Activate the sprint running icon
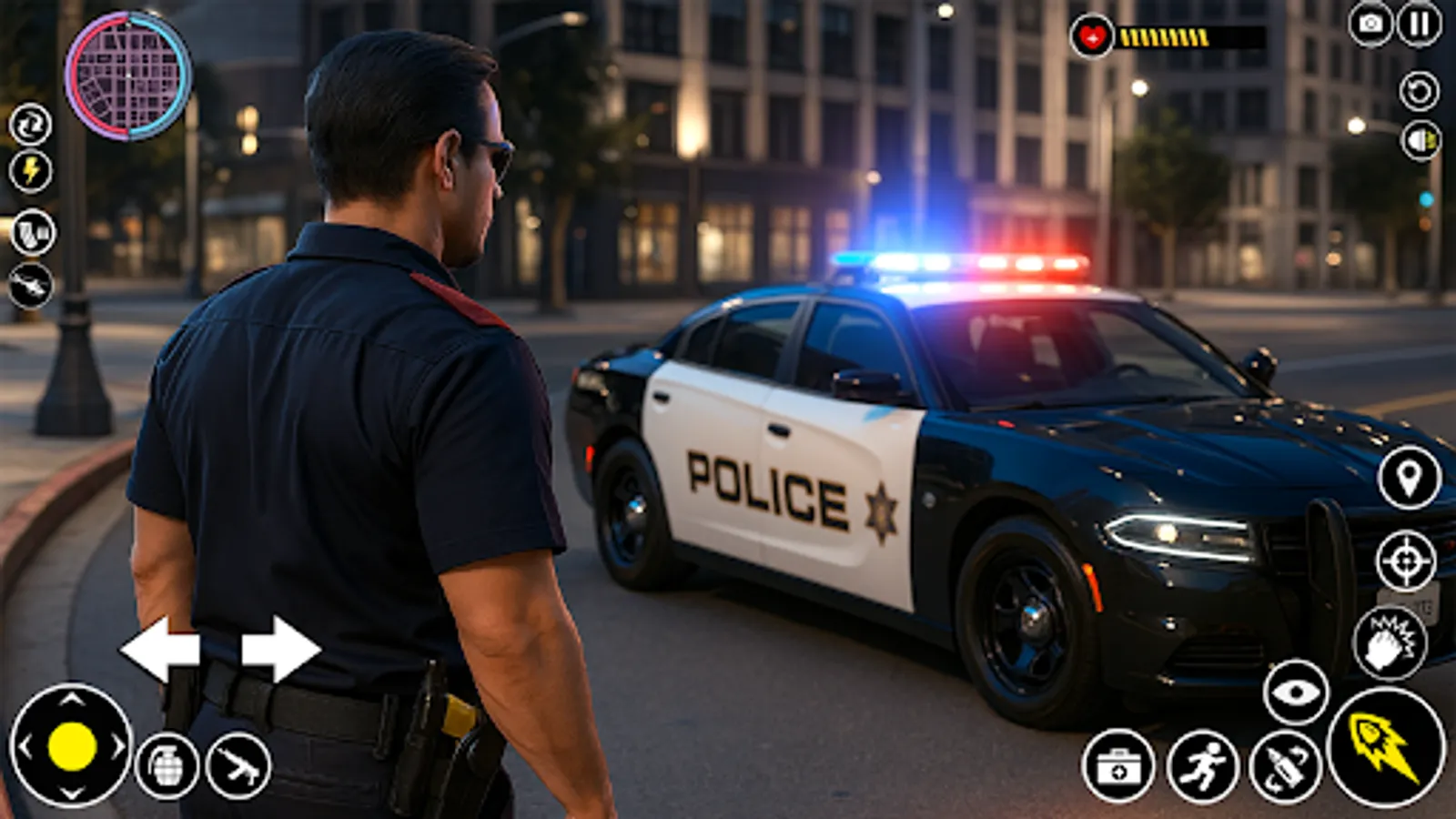 pyautogui.click(x=1206, y=767)
